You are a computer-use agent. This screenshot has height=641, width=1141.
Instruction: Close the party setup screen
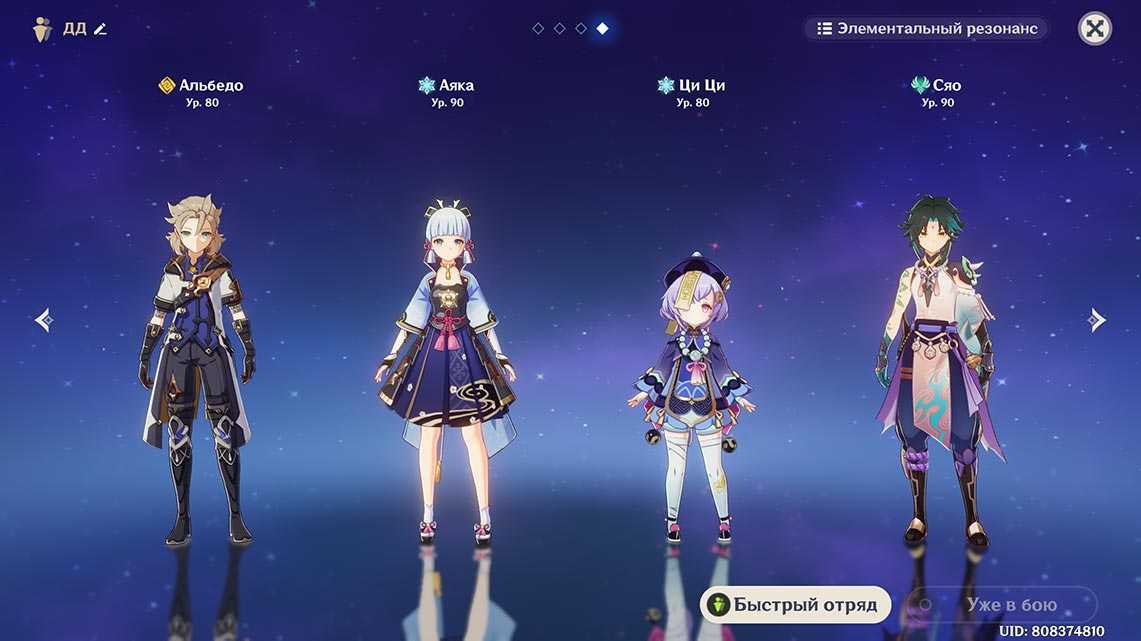(1095, 28)
